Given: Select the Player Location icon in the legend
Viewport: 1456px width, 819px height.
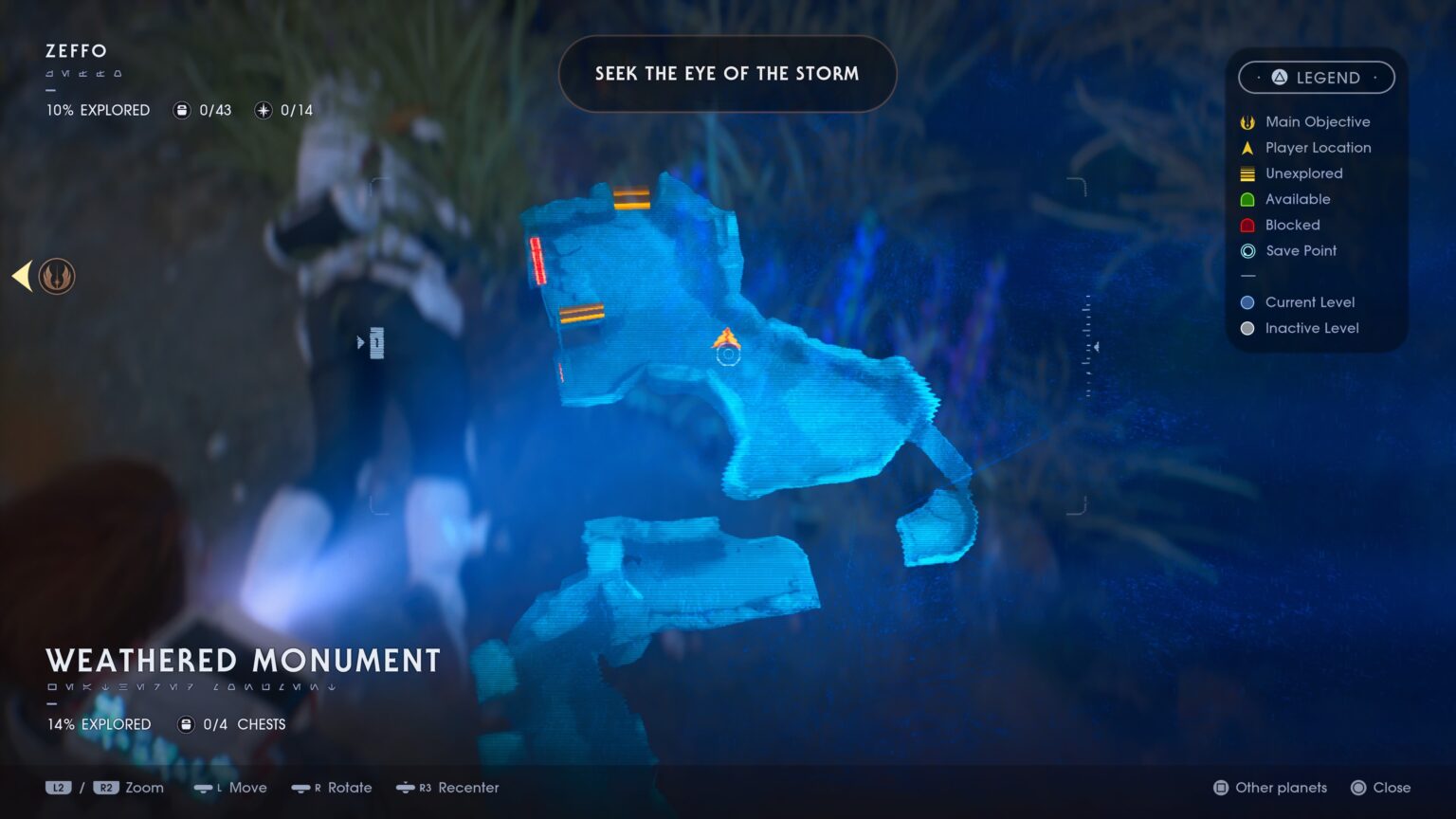Looking at the screenshot, I should click(x=1247, y=147).
